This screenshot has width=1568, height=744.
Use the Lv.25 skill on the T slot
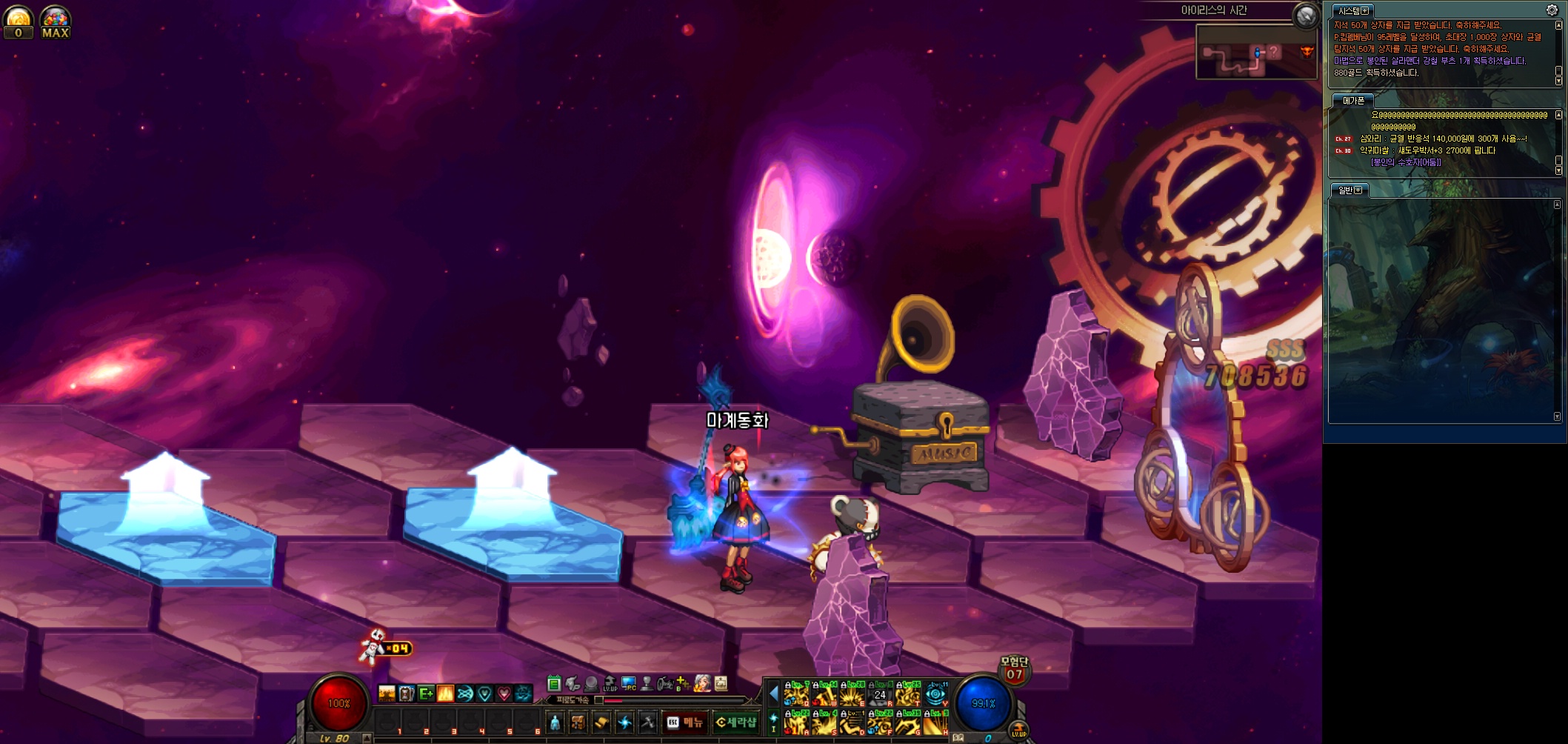(908, 694)
